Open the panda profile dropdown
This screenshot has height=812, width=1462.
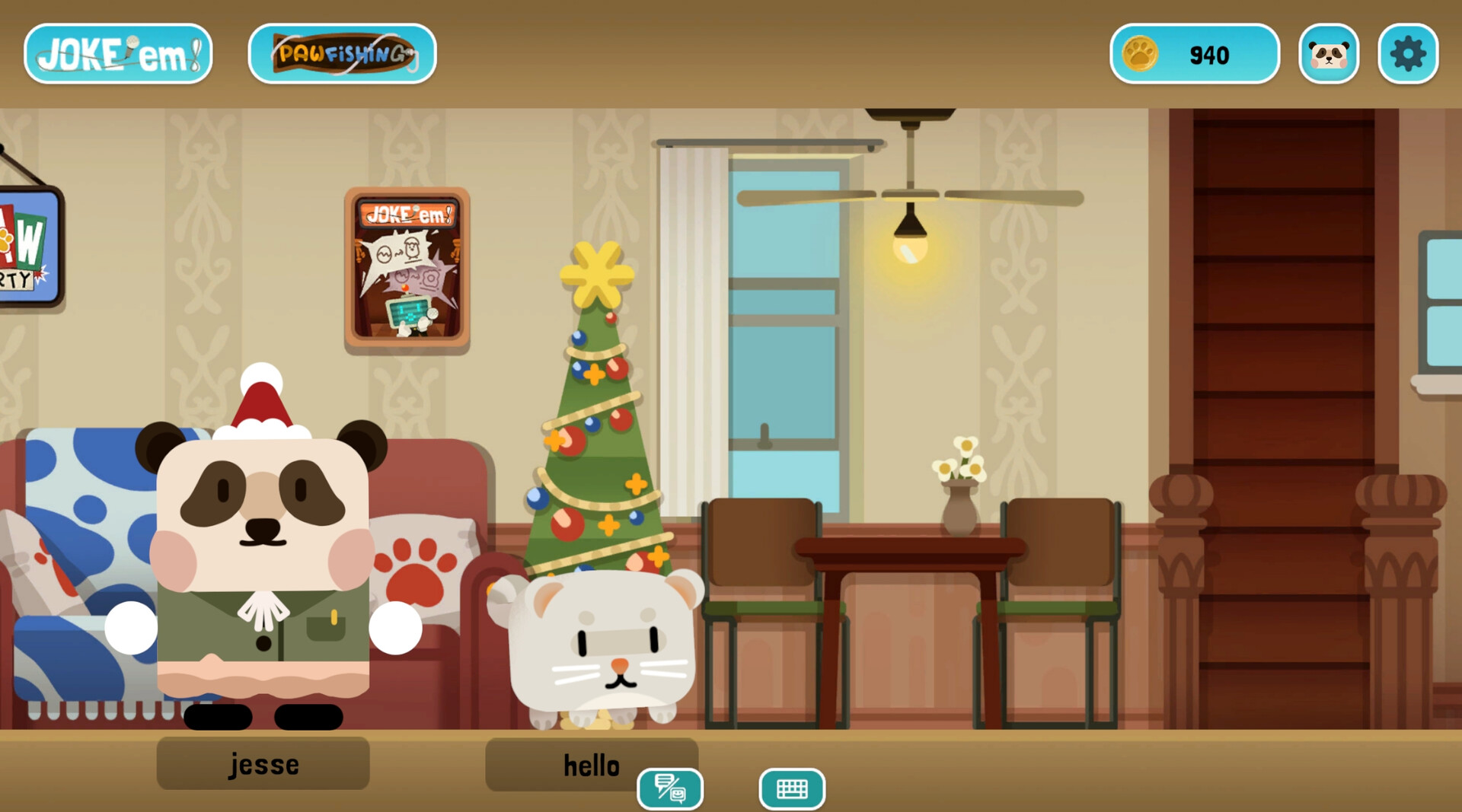[1329, 53]
